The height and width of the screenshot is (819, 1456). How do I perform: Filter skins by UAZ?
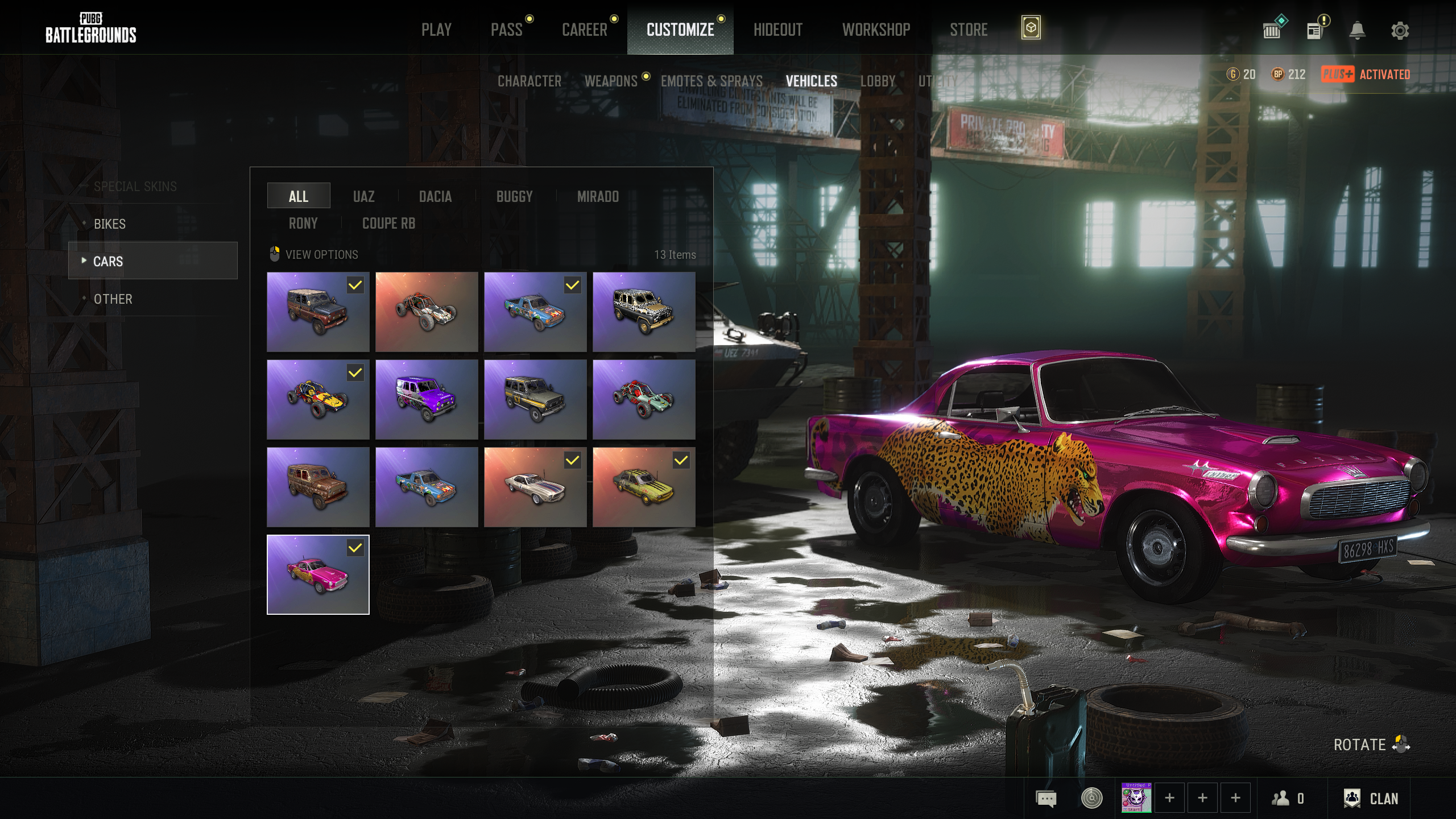[x=363, y=197]
